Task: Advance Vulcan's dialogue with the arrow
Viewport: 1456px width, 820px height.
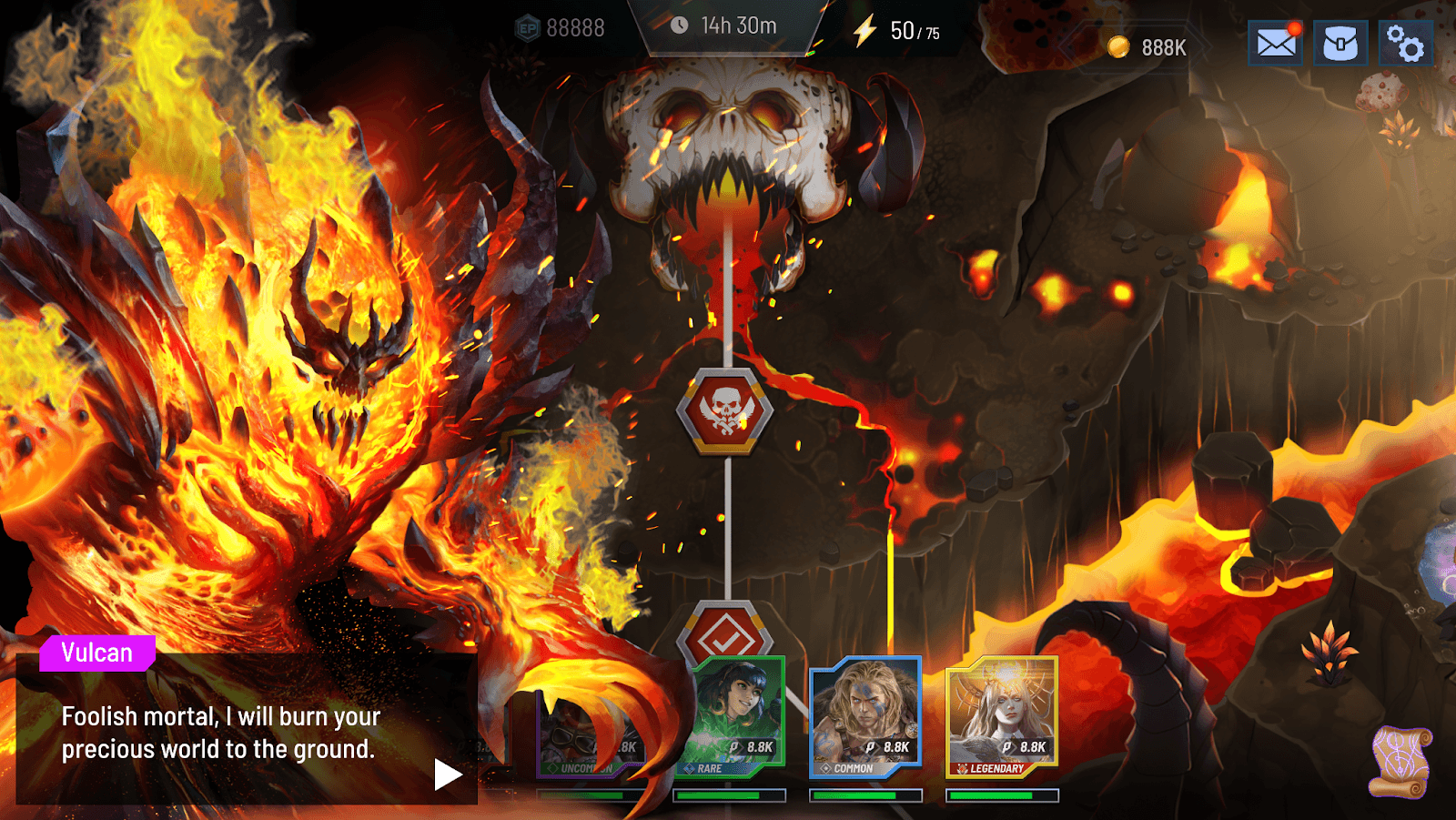Action: [445, 773]
